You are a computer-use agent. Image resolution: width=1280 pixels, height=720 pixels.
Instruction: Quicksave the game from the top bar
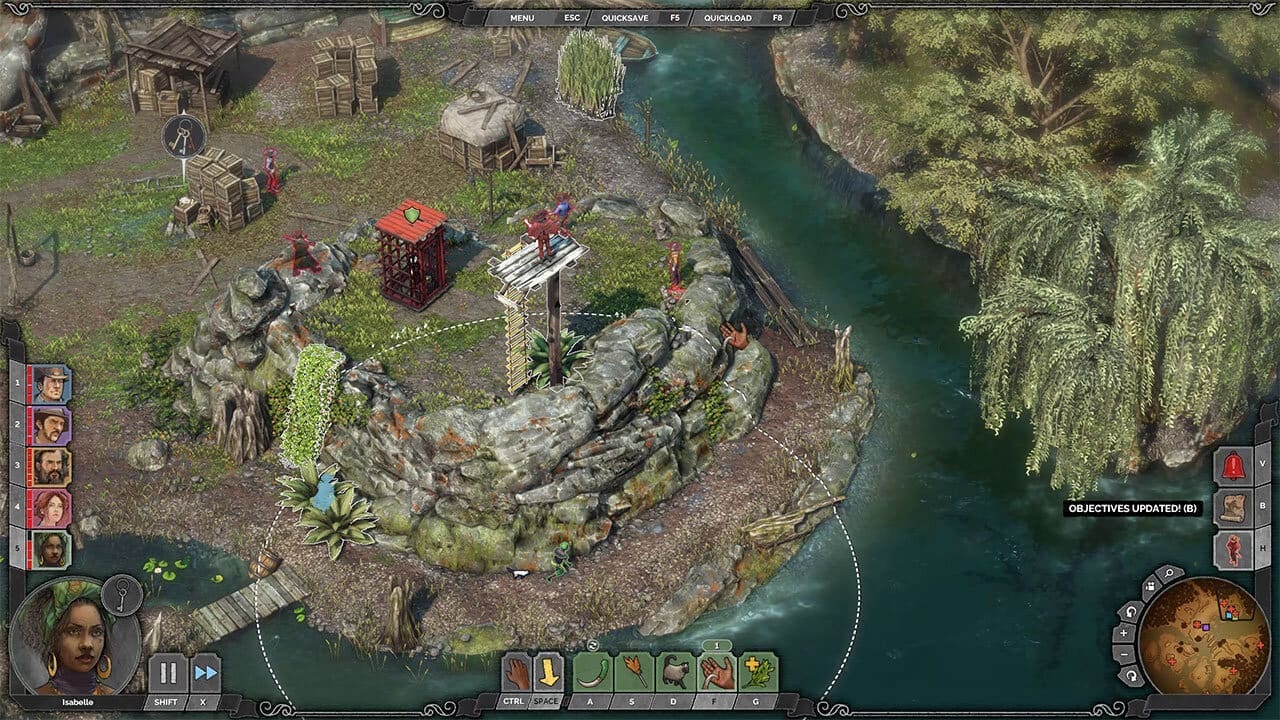(x=618, y=18)
